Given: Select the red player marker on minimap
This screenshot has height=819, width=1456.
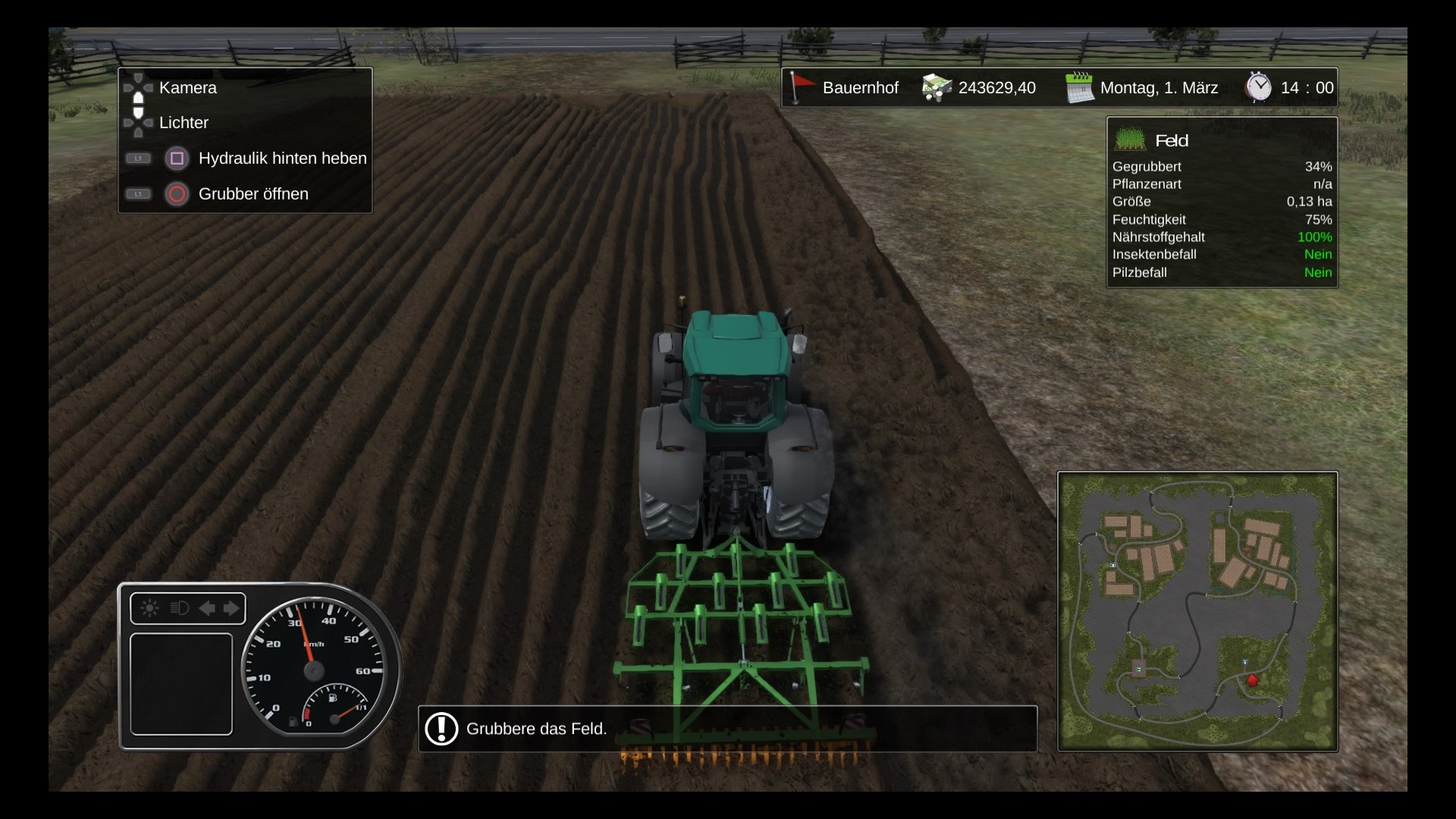Looking at the screenshot, I should click(1252, 680).
